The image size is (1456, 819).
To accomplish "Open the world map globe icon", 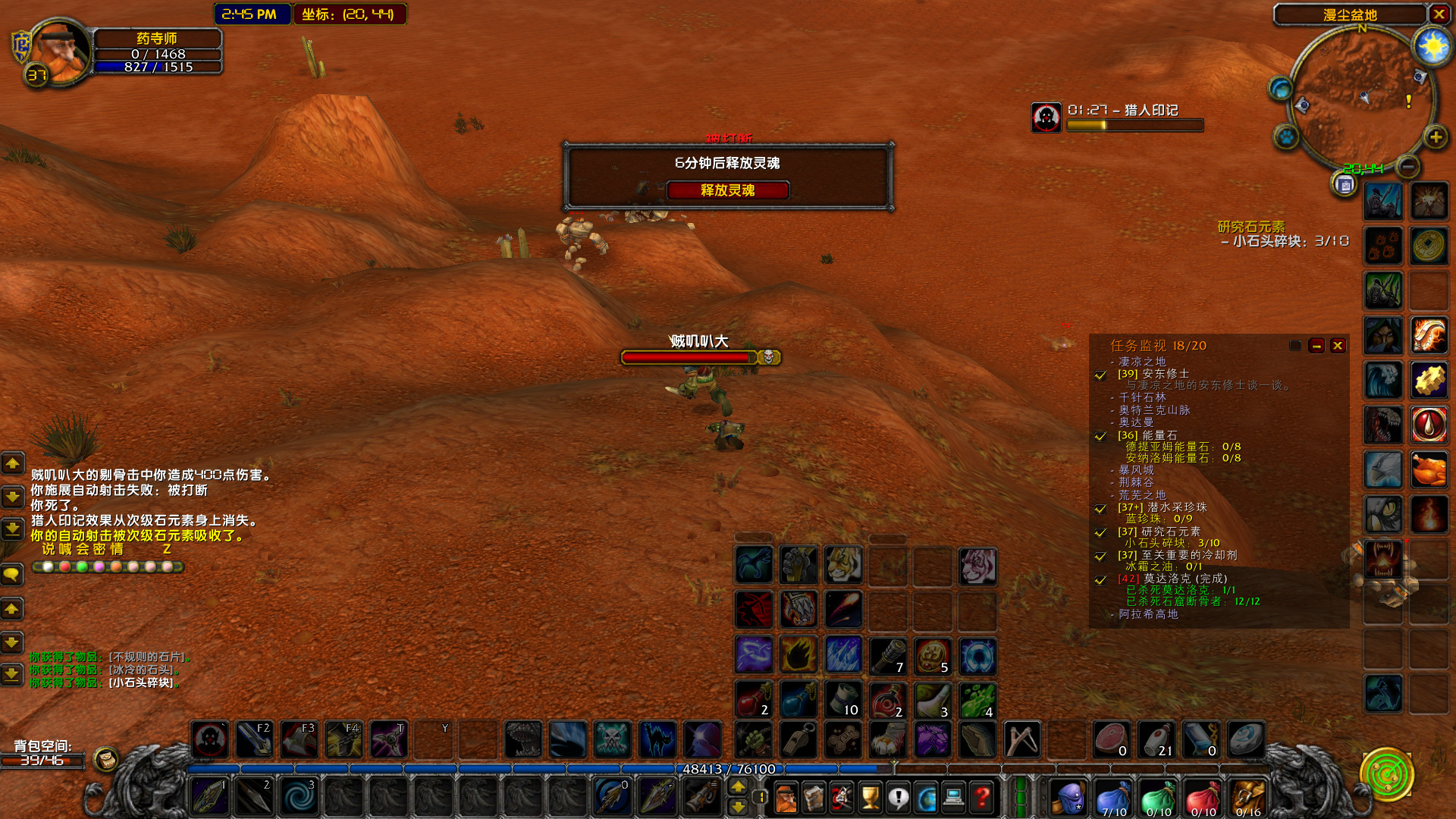I will click(x=927, y=798).
